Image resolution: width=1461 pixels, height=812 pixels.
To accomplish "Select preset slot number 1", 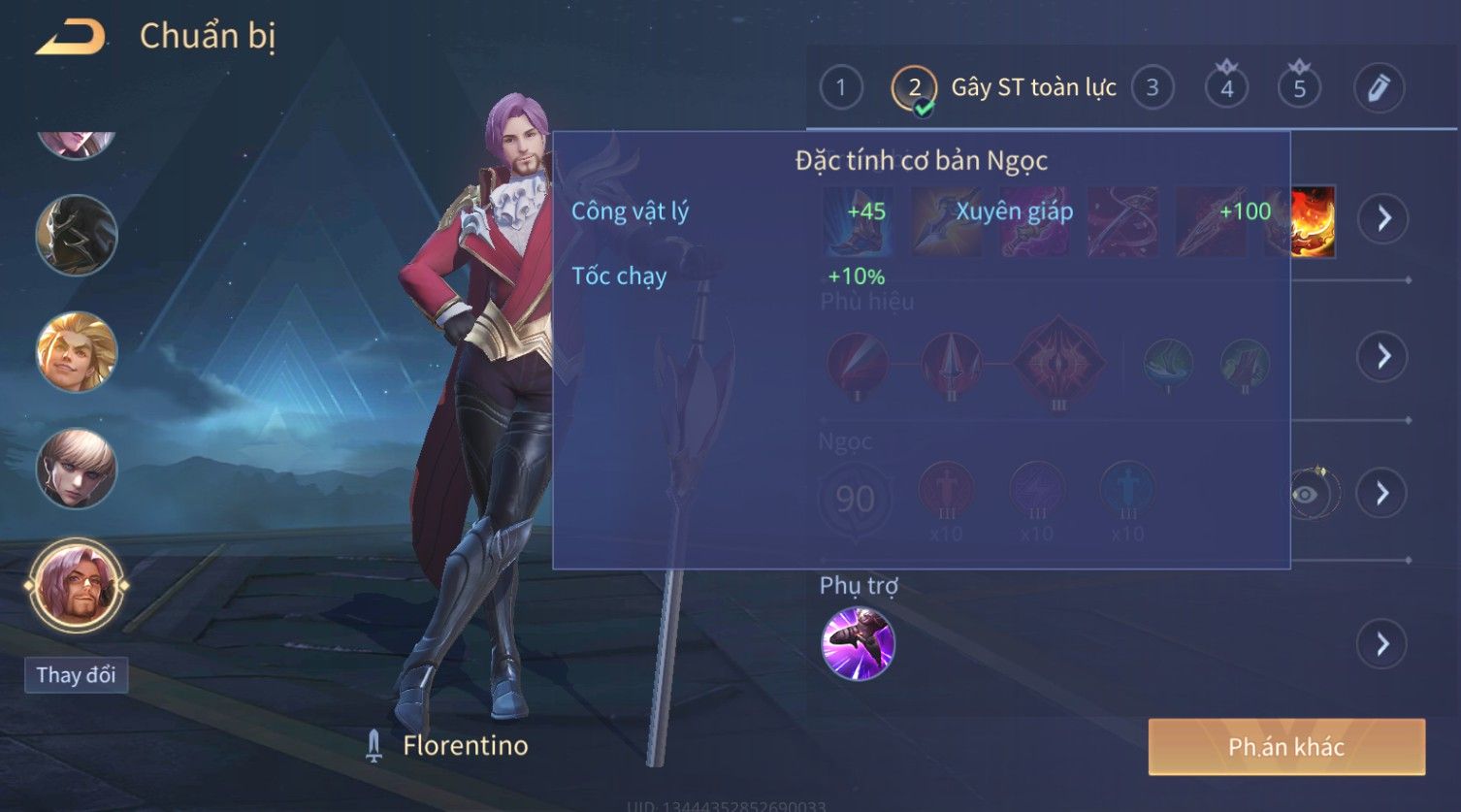I will pyautogui.click(x=840, y=88).
